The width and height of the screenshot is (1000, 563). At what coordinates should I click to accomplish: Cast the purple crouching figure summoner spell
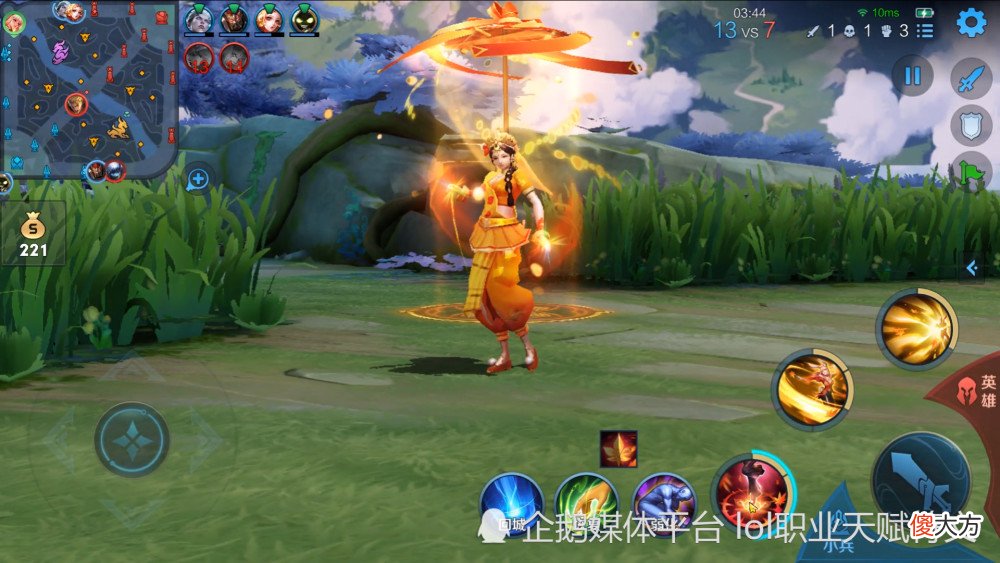[664, 503]
